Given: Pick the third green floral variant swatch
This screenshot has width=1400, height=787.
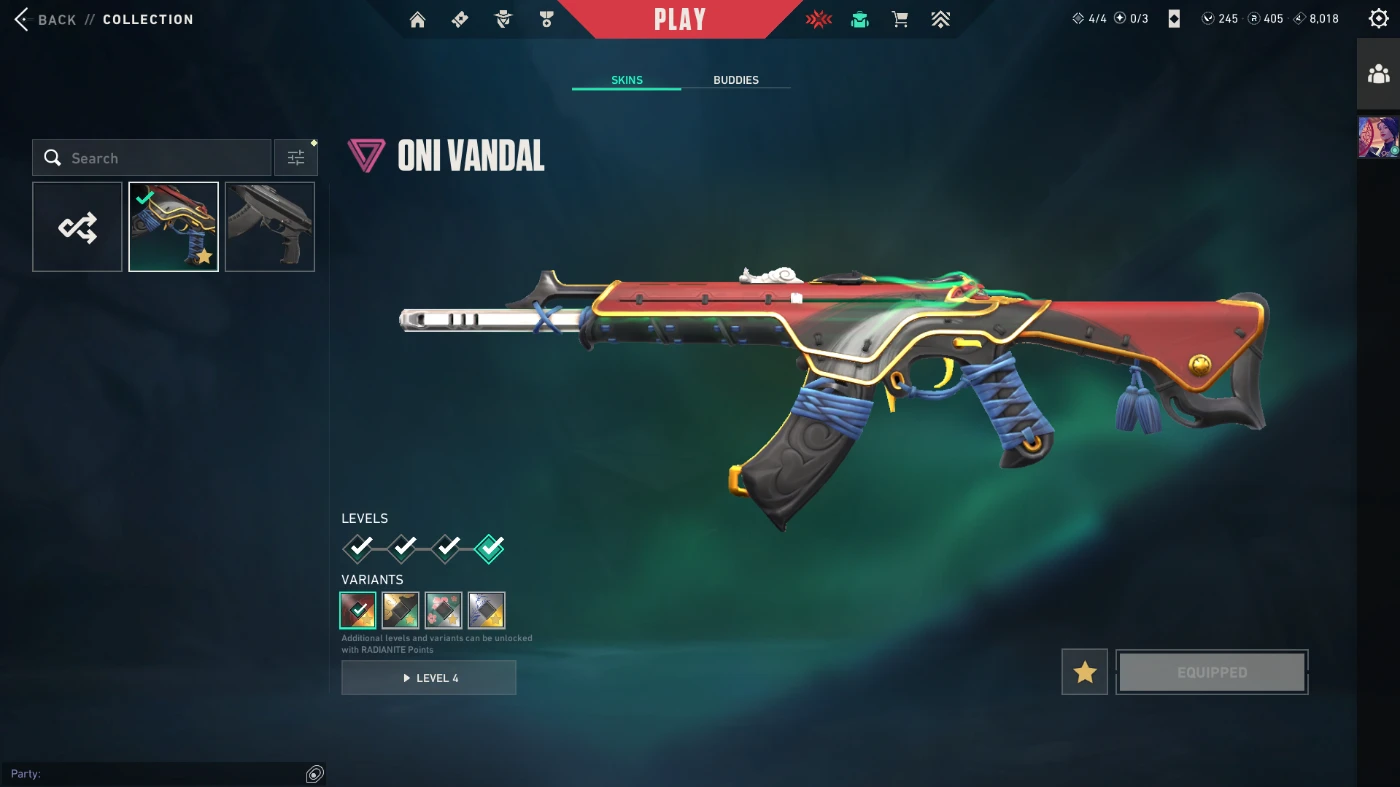Looking at the screenshot, I should tap(443, 610).
